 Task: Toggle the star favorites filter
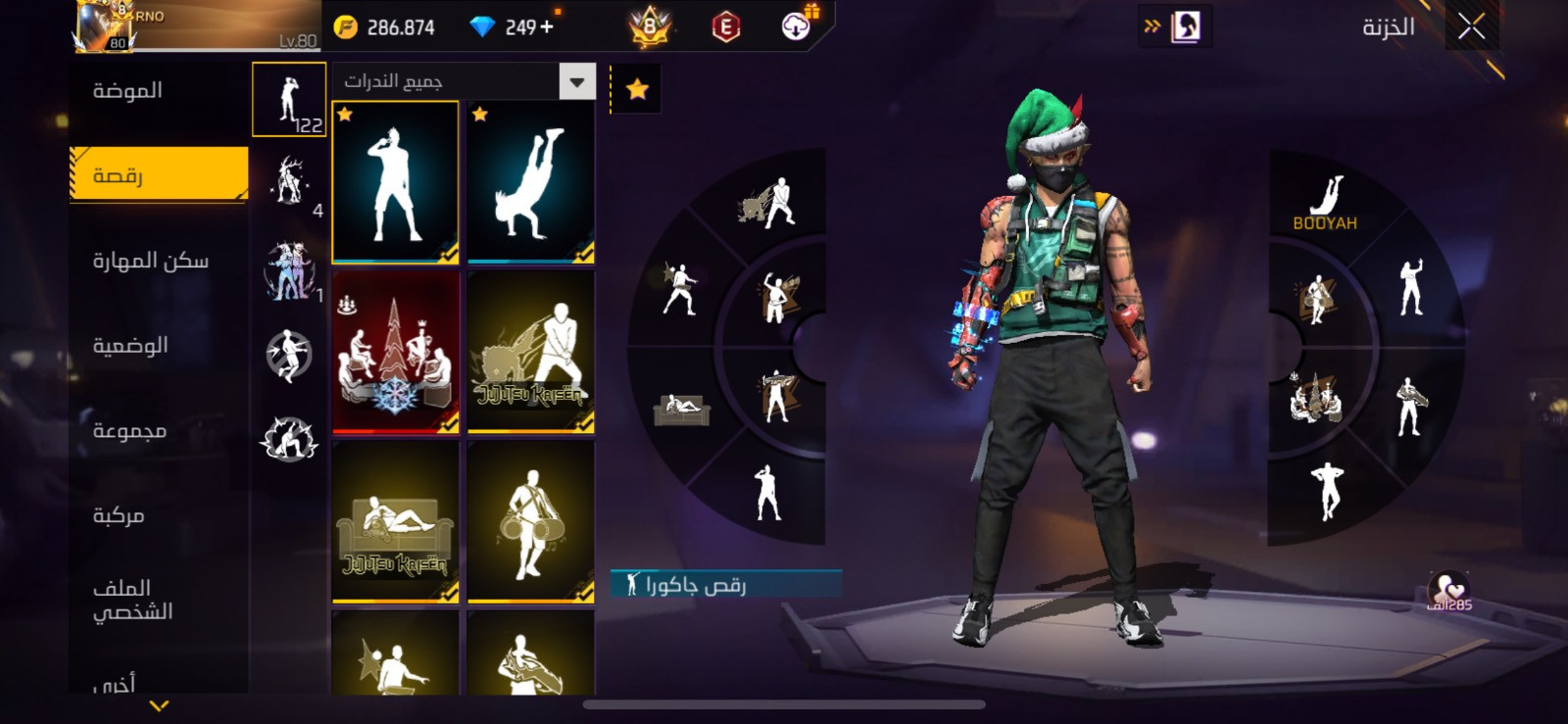pyautogui.click(x=637, y=90)
